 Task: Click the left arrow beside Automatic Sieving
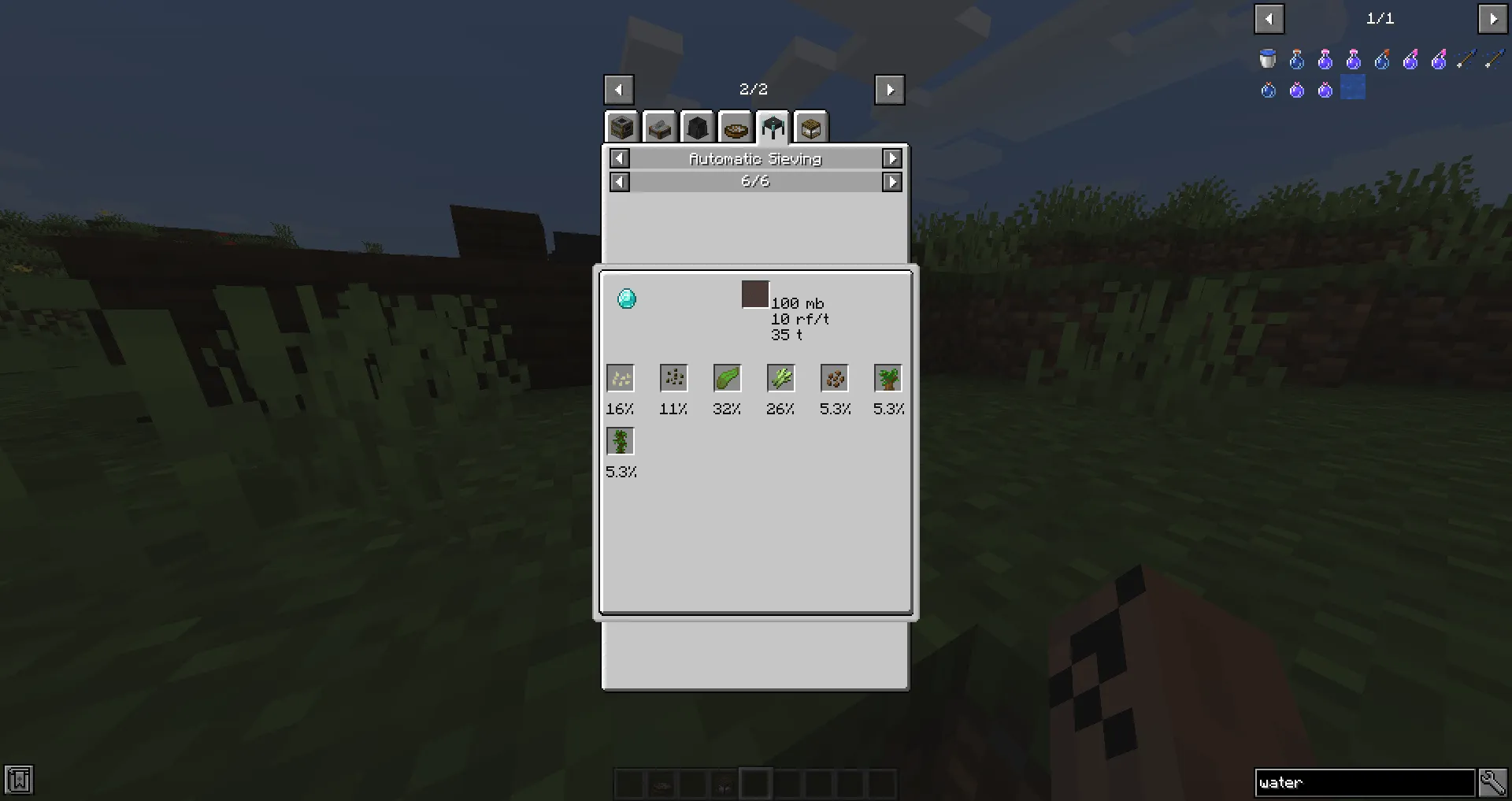click(619, 158)
